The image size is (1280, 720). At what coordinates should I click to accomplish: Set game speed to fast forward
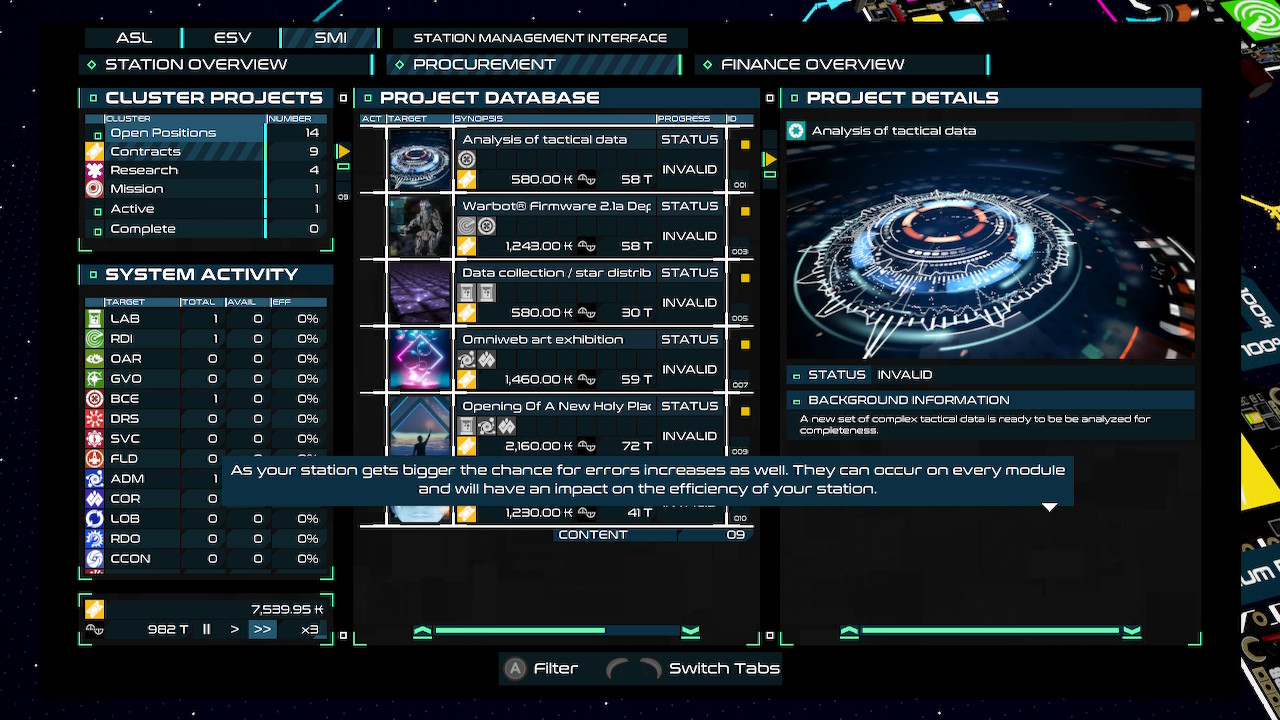(262, 630)
